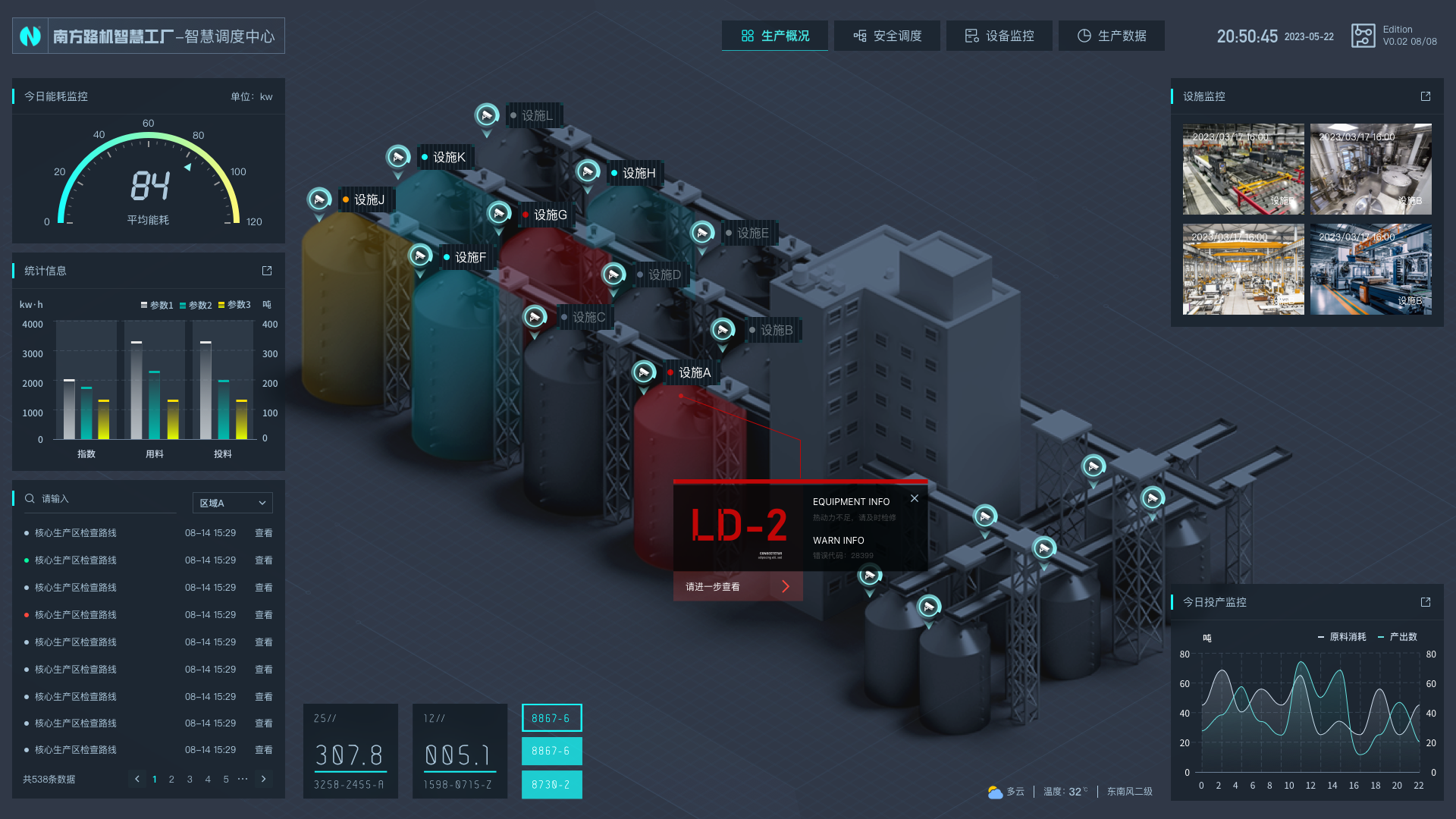Viewport: 1456px width, 819px height.
Task: Expand the 今日投产监控 panel
Action: click(1426, 602)
